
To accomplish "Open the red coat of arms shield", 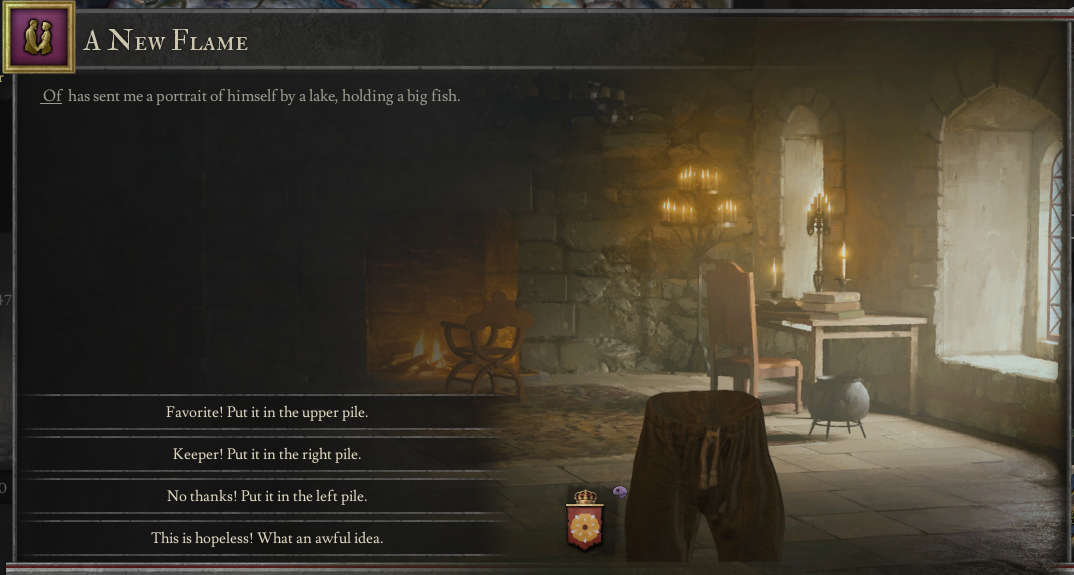I will pos(583,525).
